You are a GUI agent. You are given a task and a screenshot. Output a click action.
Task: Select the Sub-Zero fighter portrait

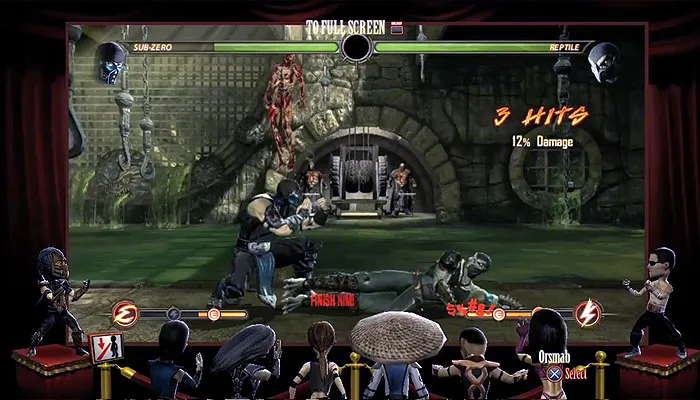[113, 62]
